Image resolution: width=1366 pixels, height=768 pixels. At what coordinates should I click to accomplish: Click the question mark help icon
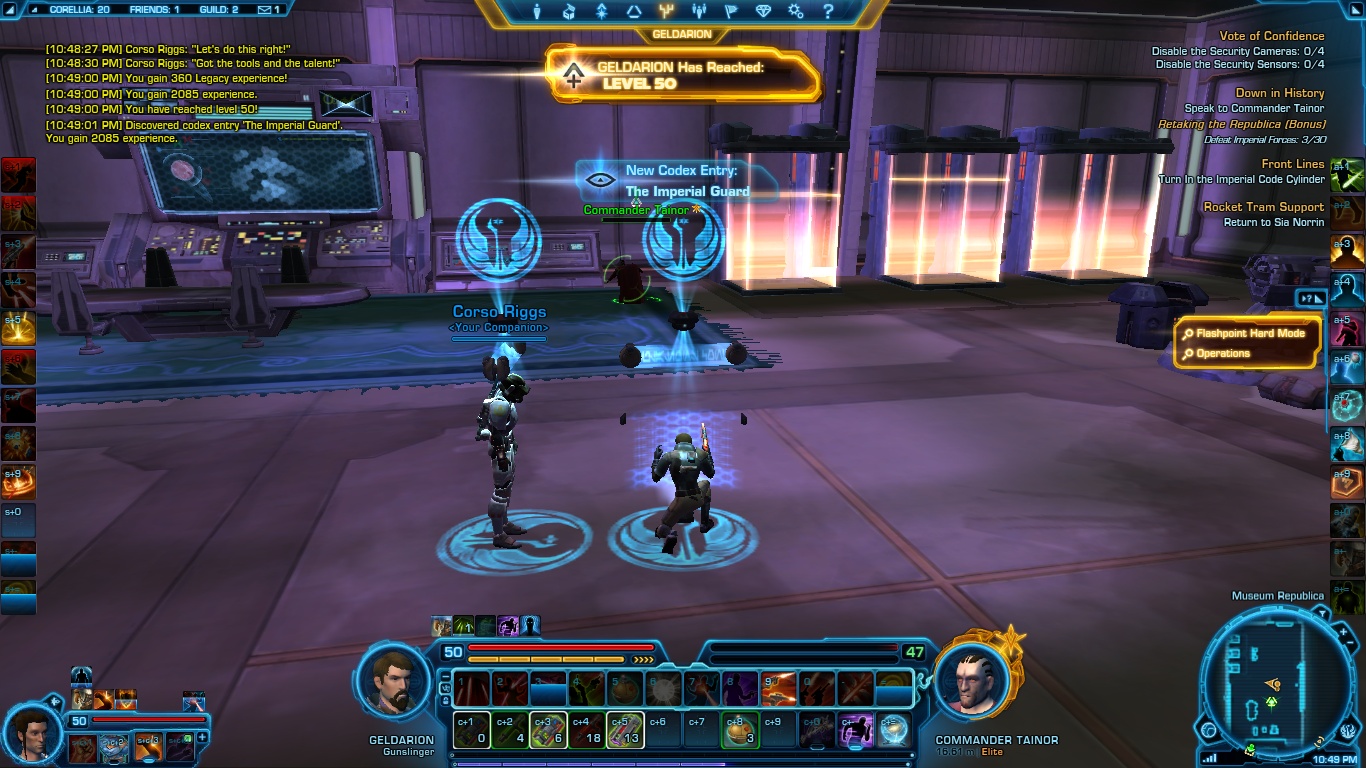[x=827, y=12]
